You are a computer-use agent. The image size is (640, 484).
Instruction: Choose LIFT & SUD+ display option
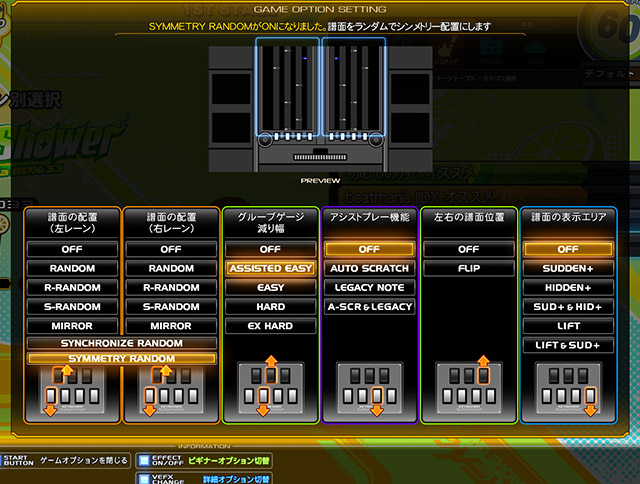pos(568,345)
